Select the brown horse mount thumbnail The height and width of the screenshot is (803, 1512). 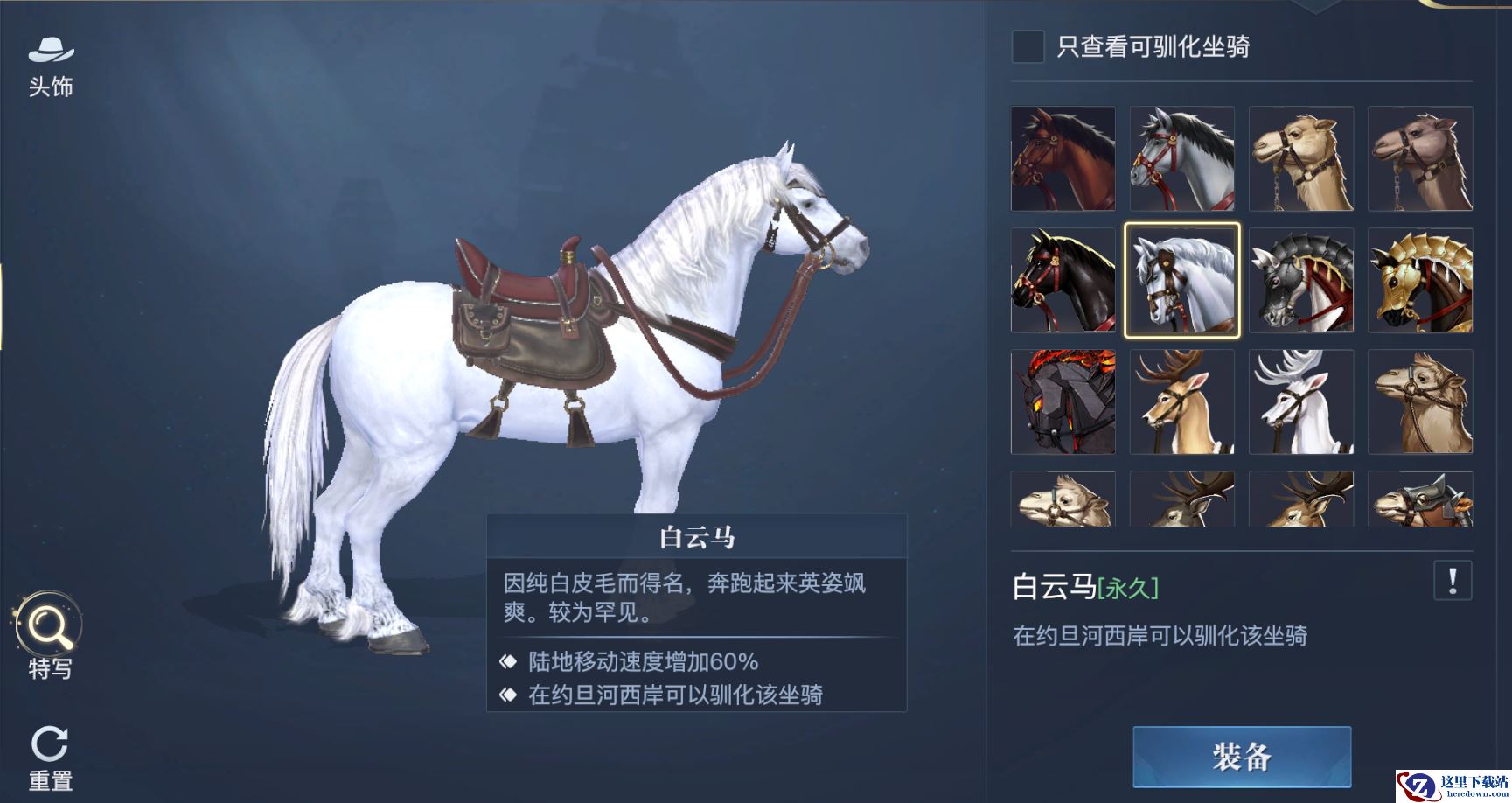(1063, 158)
